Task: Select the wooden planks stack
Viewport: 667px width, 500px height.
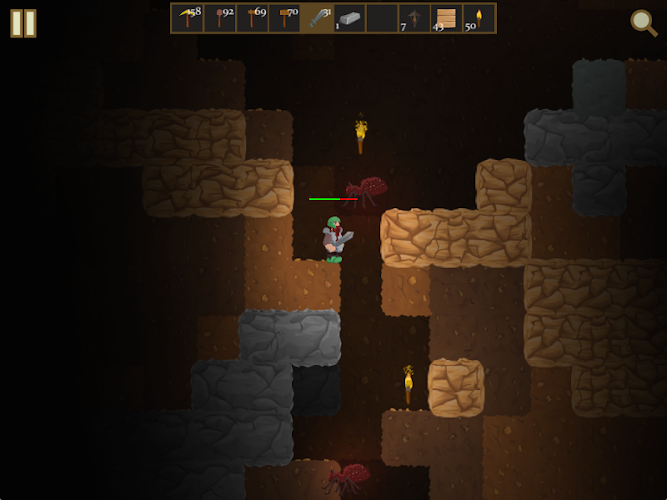Action: (x=446, y=18)
